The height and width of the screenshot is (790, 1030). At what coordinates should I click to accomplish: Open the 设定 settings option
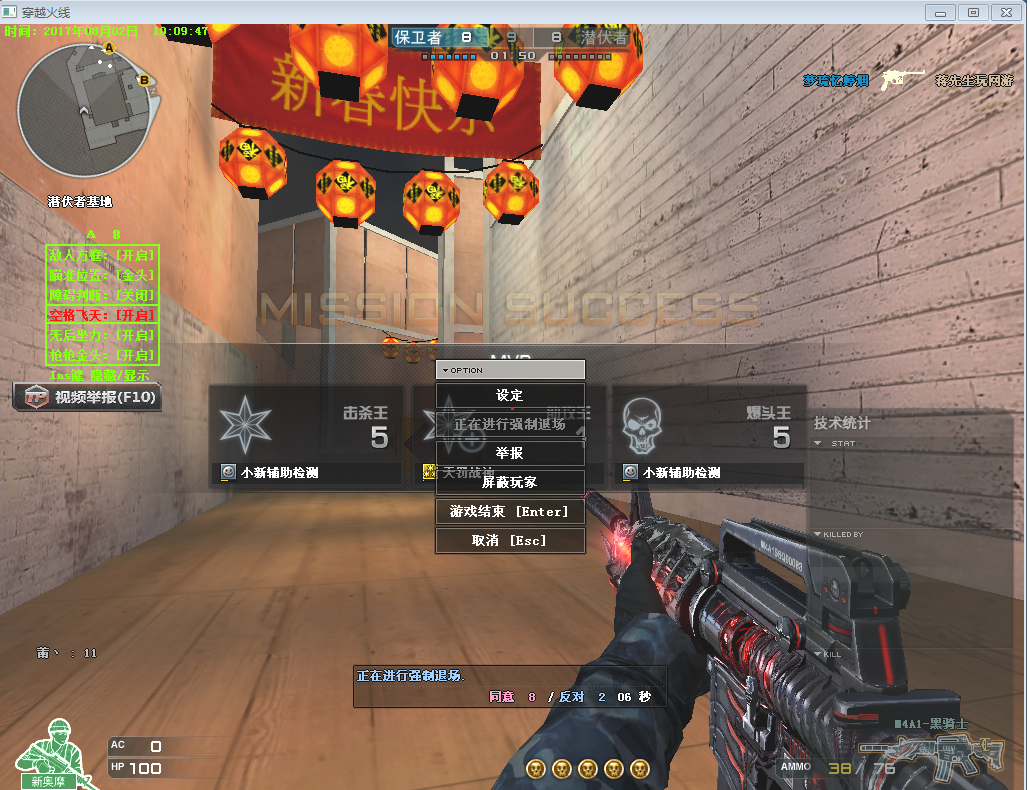click(510, 396)
